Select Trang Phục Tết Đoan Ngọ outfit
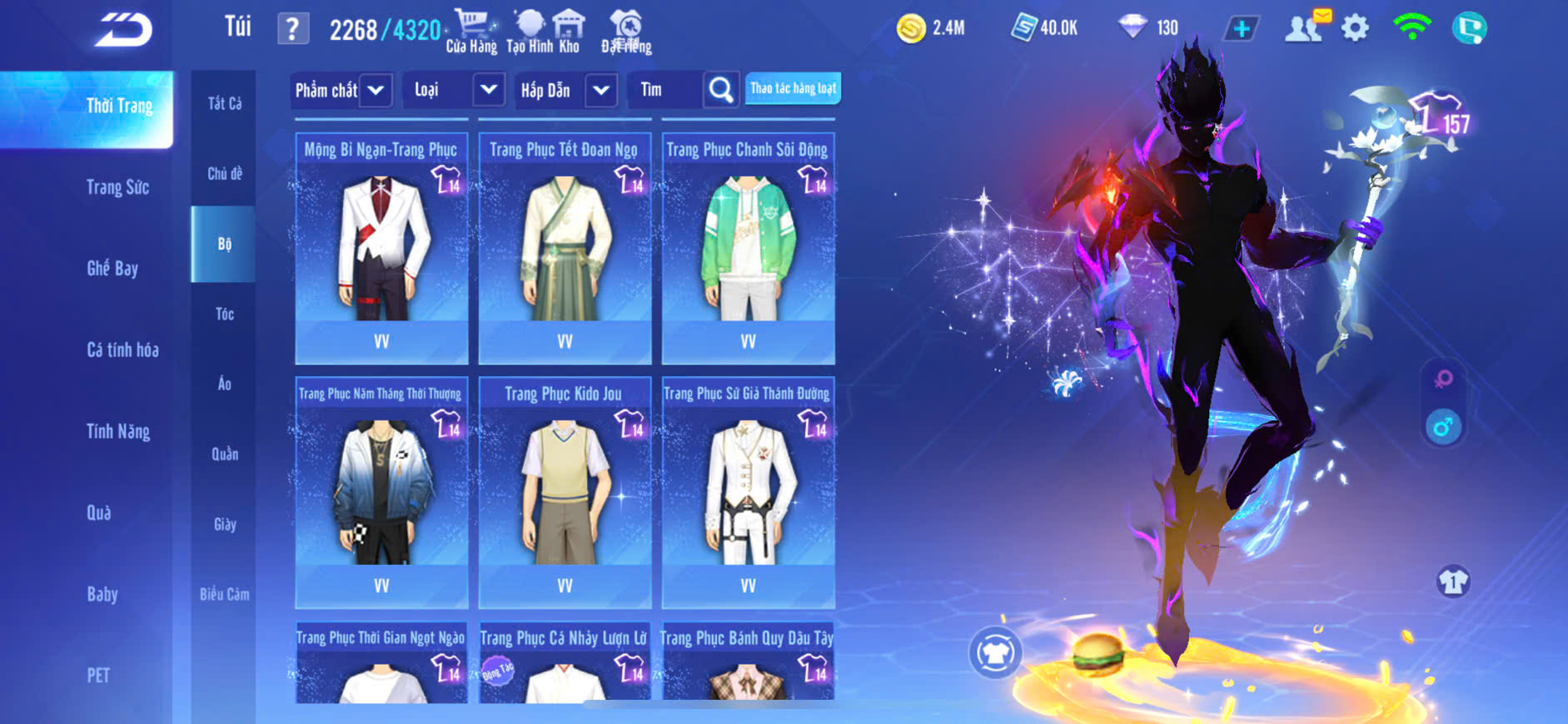This screenshot has height=724, width=1568. click(565, 248)
